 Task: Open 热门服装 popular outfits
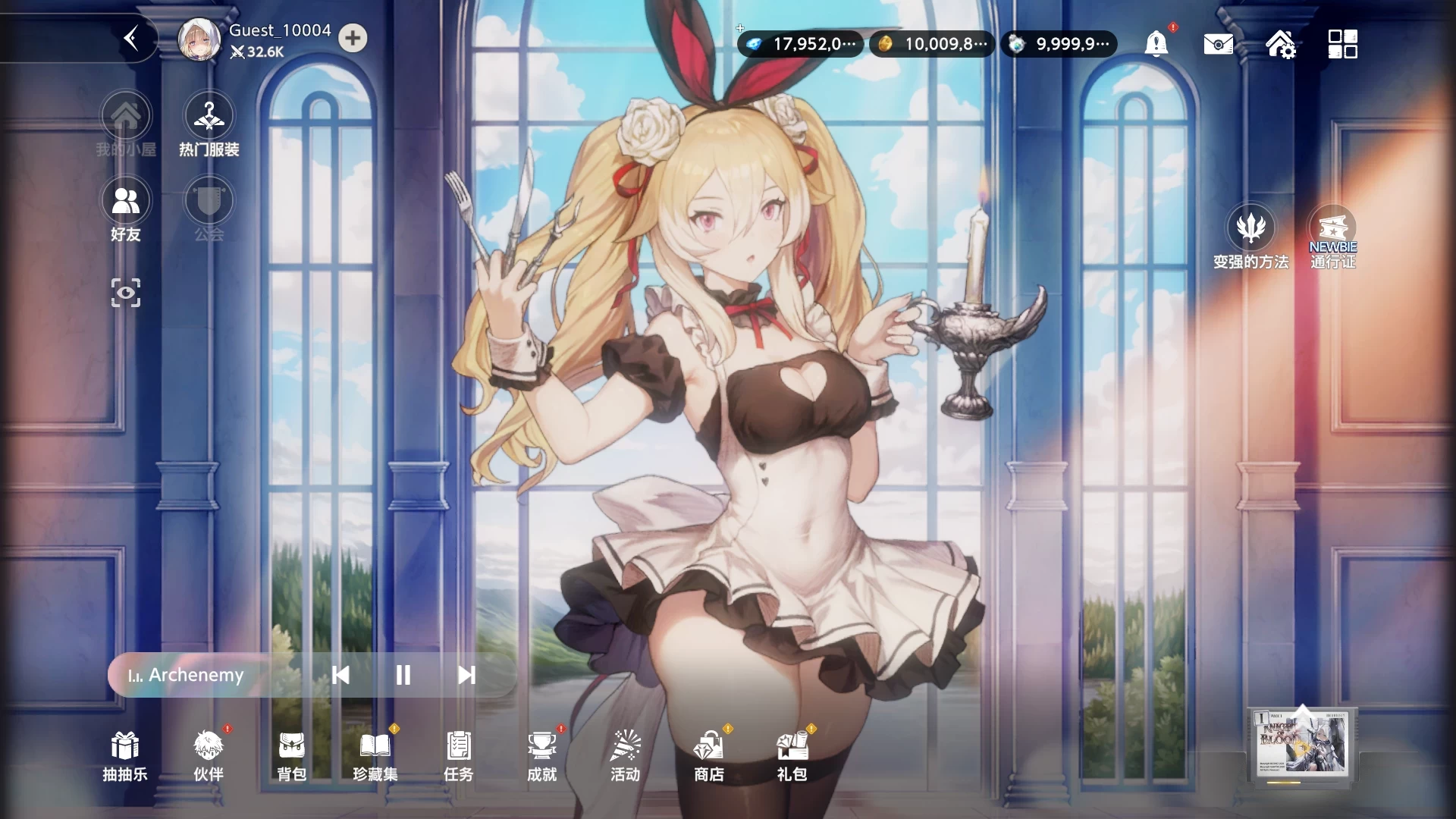point(209,126)
